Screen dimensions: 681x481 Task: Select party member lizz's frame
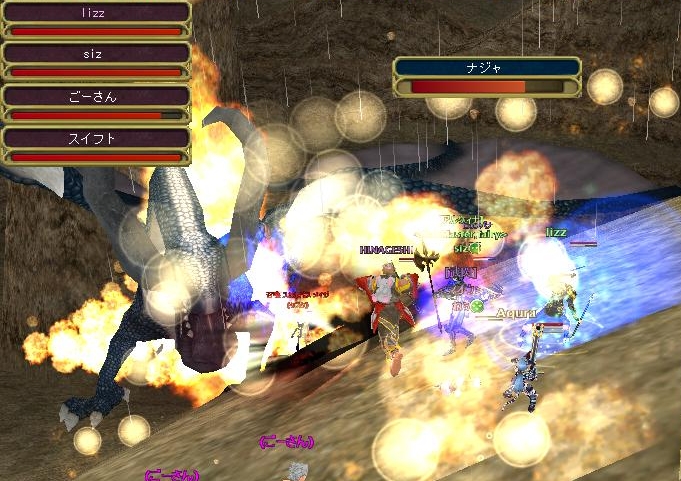(x=96, y=20)
